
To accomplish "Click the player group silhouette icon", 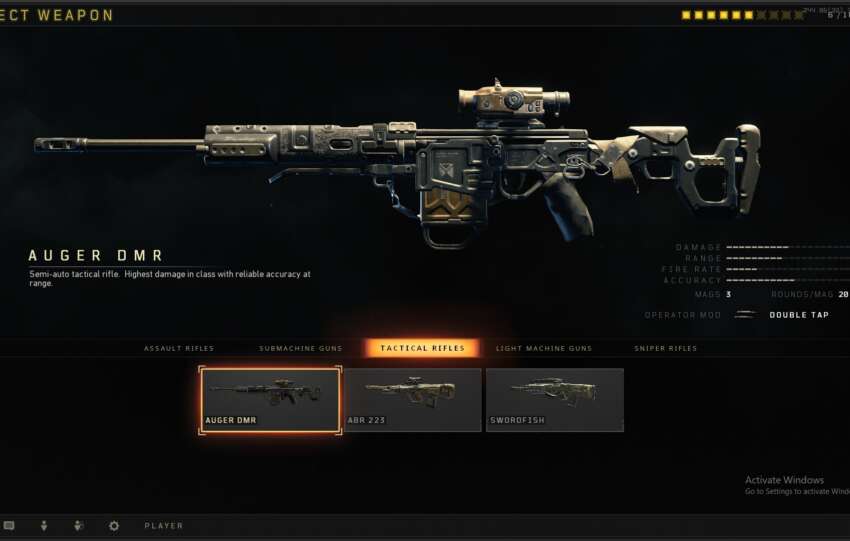I will point(78,525).
